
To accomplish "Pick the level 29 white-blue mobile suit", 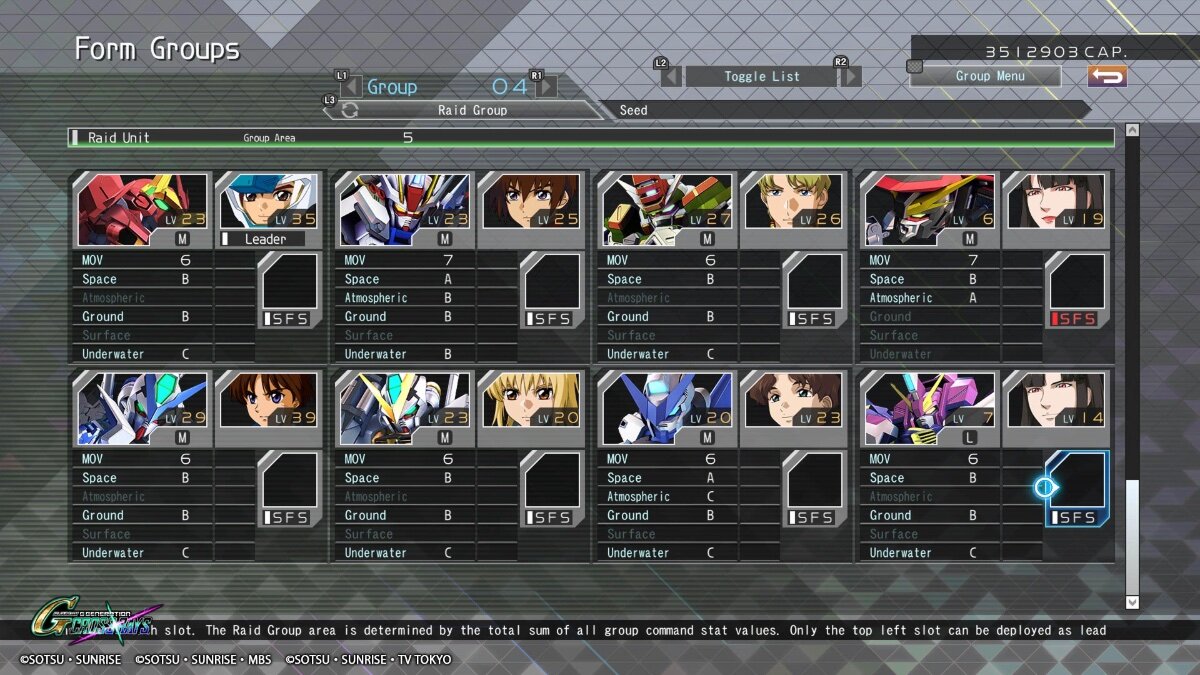I will click(x=143, y=408).
